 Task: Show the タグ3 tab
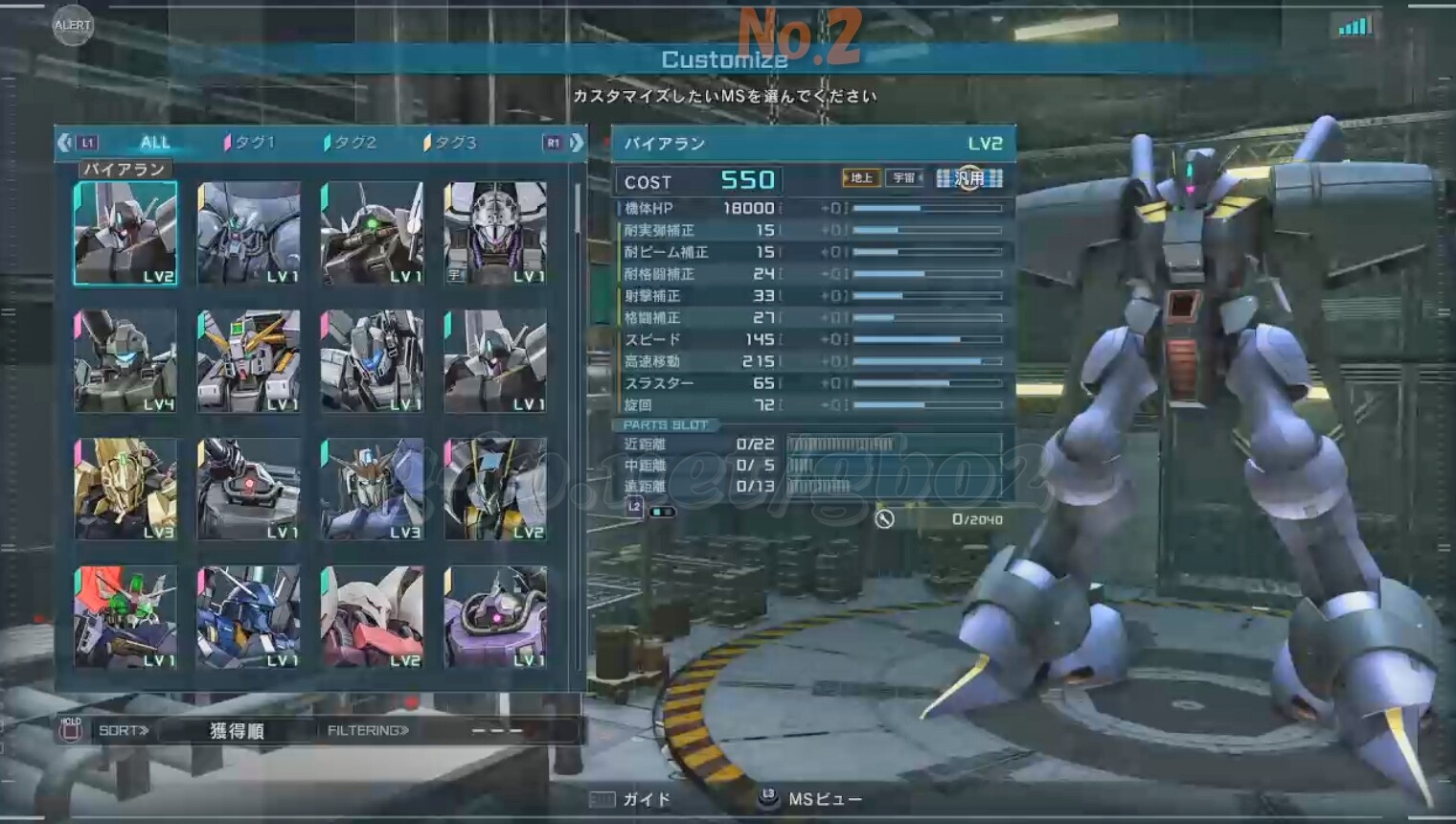pyautogui.click(x=451, y=143)
